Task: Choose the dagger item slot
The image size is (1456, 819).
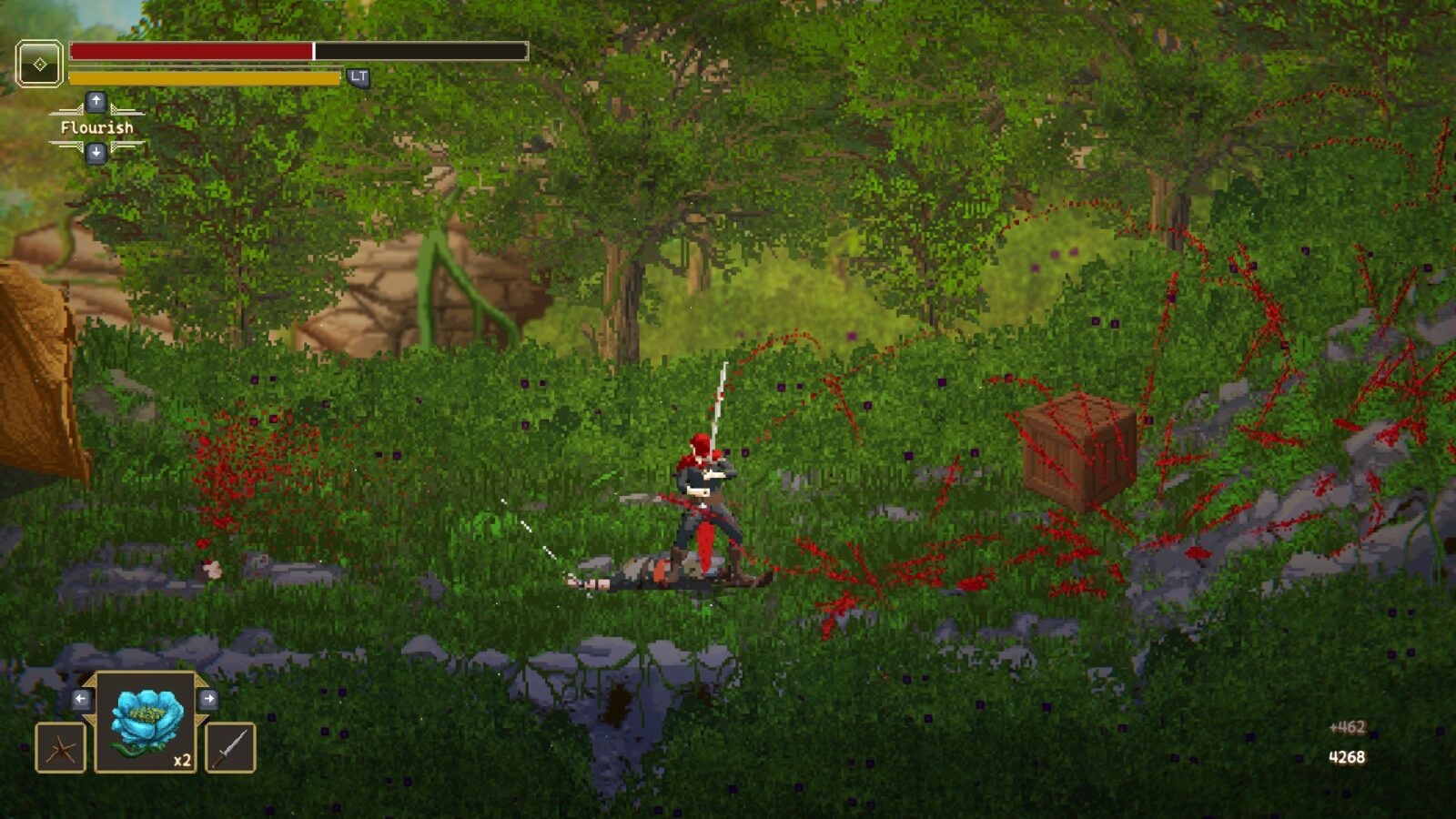Action: (x=230, y=747)
